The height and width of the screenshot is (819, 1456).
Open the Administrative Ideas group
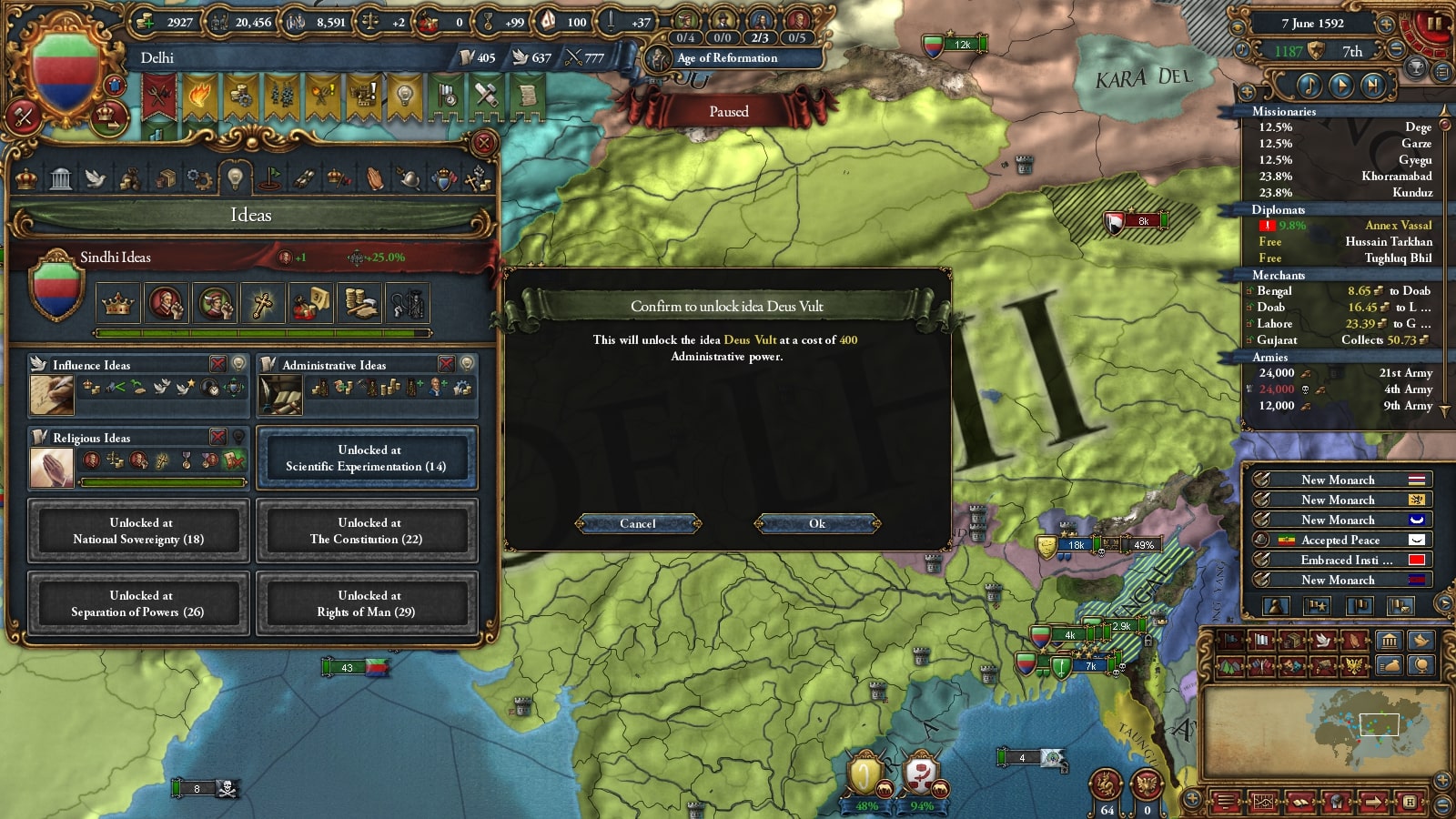(334, 365)
